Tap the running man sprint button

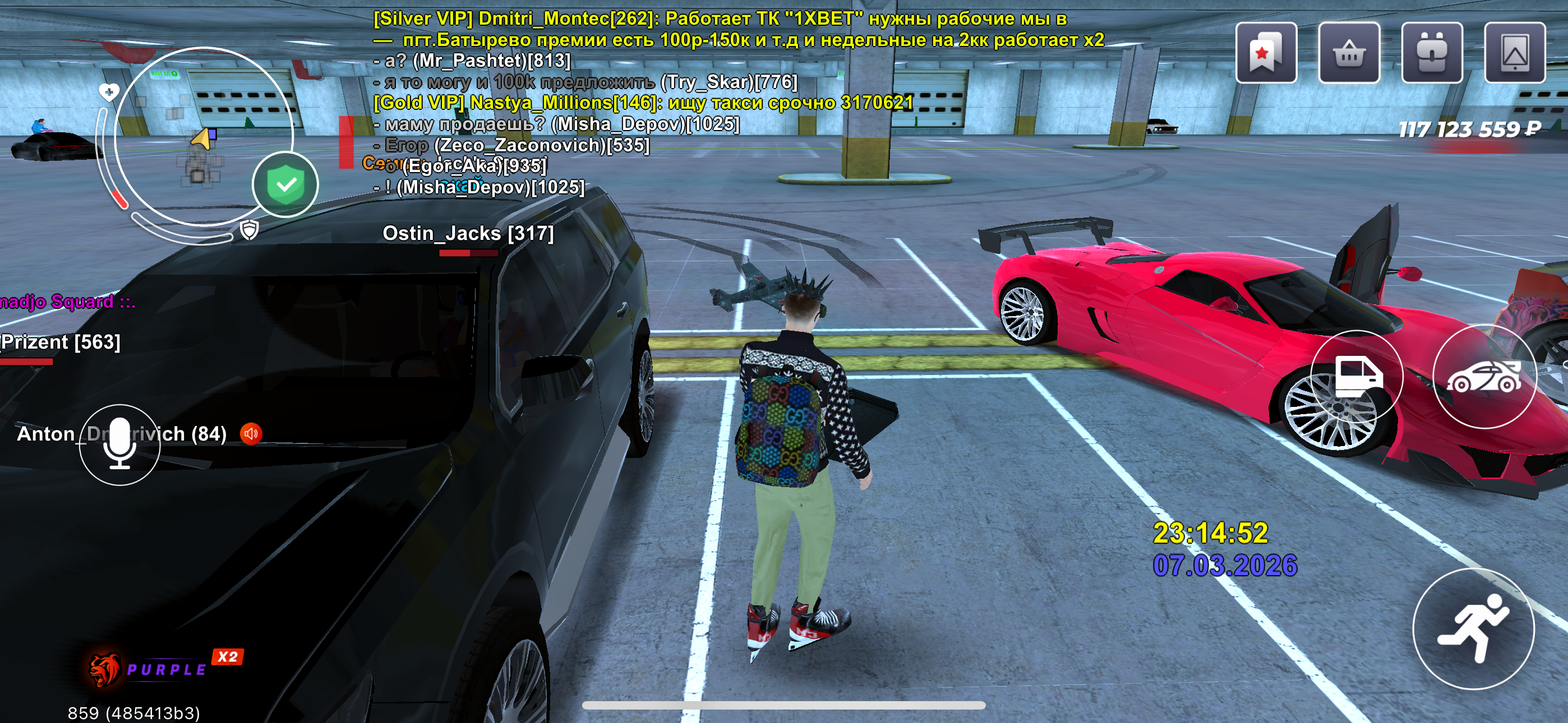click(1473, 628)
